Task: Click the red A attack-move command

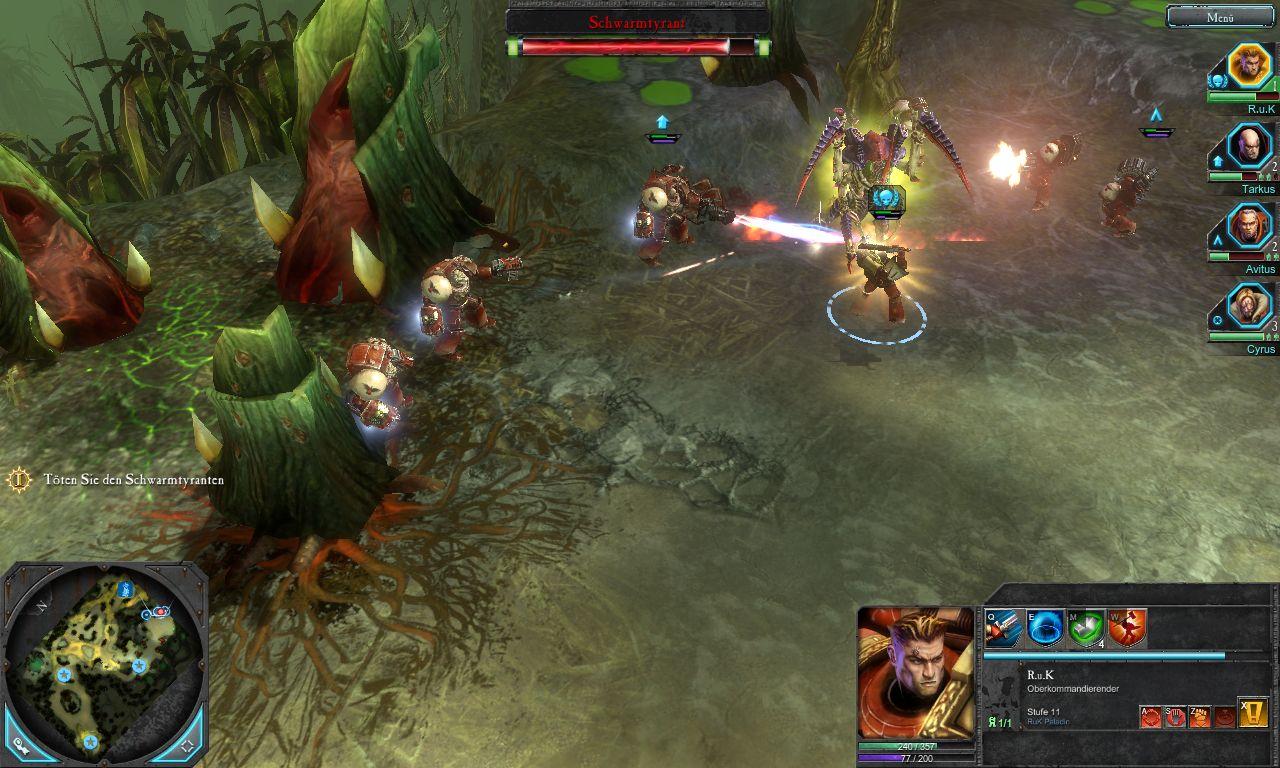Action: [1151, 716]
